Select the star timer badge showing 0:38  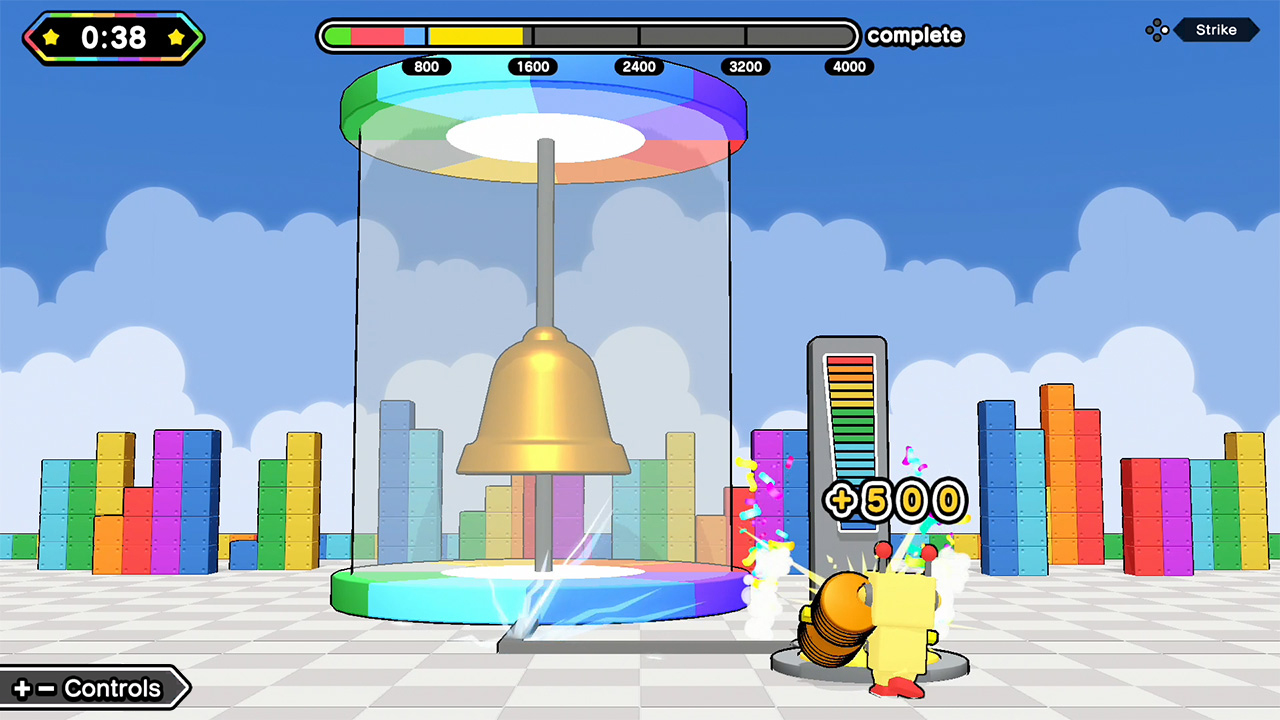(x=112, y=38)
